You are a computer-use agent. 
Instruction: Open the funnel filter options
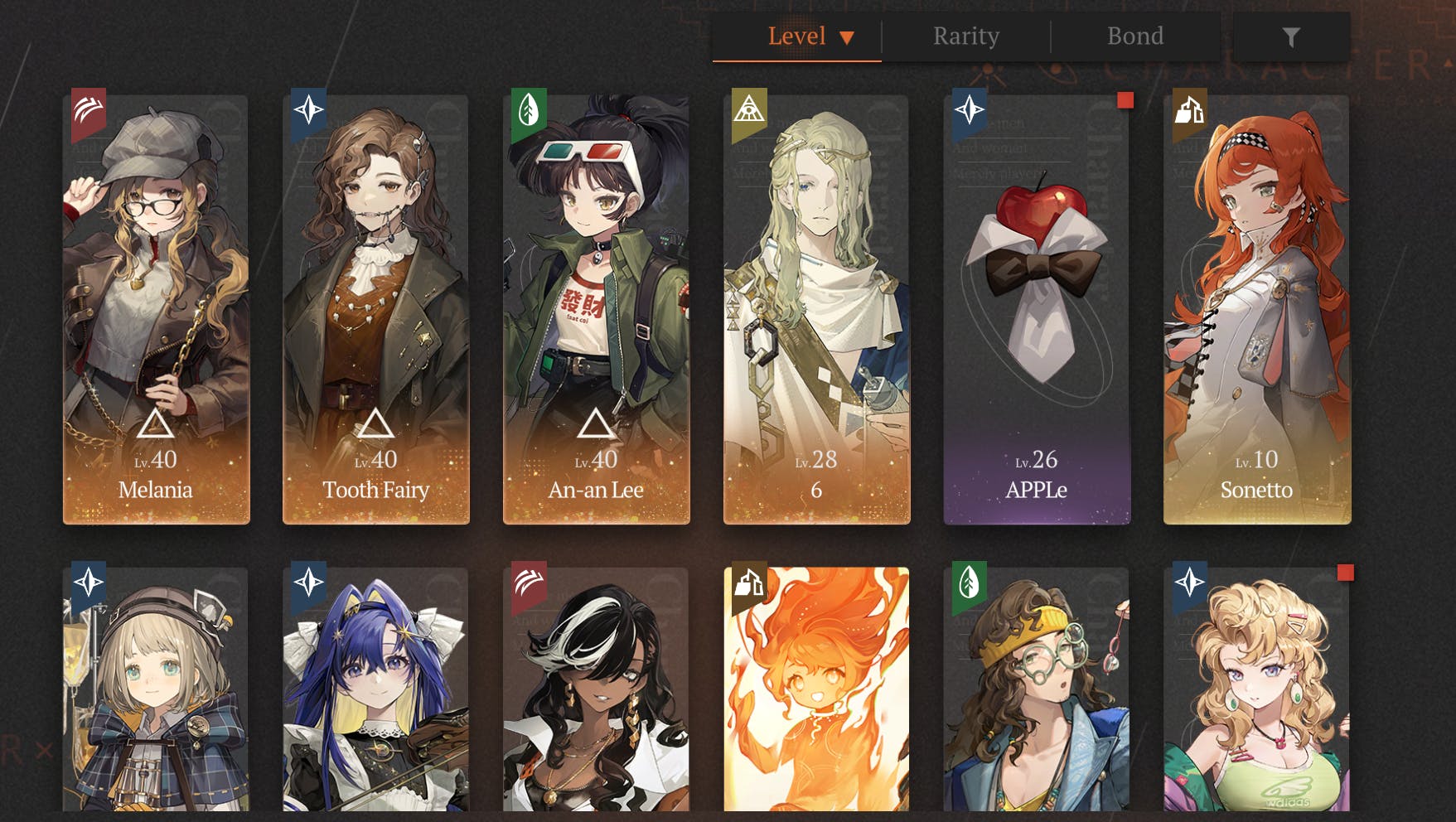[1291, 36]
